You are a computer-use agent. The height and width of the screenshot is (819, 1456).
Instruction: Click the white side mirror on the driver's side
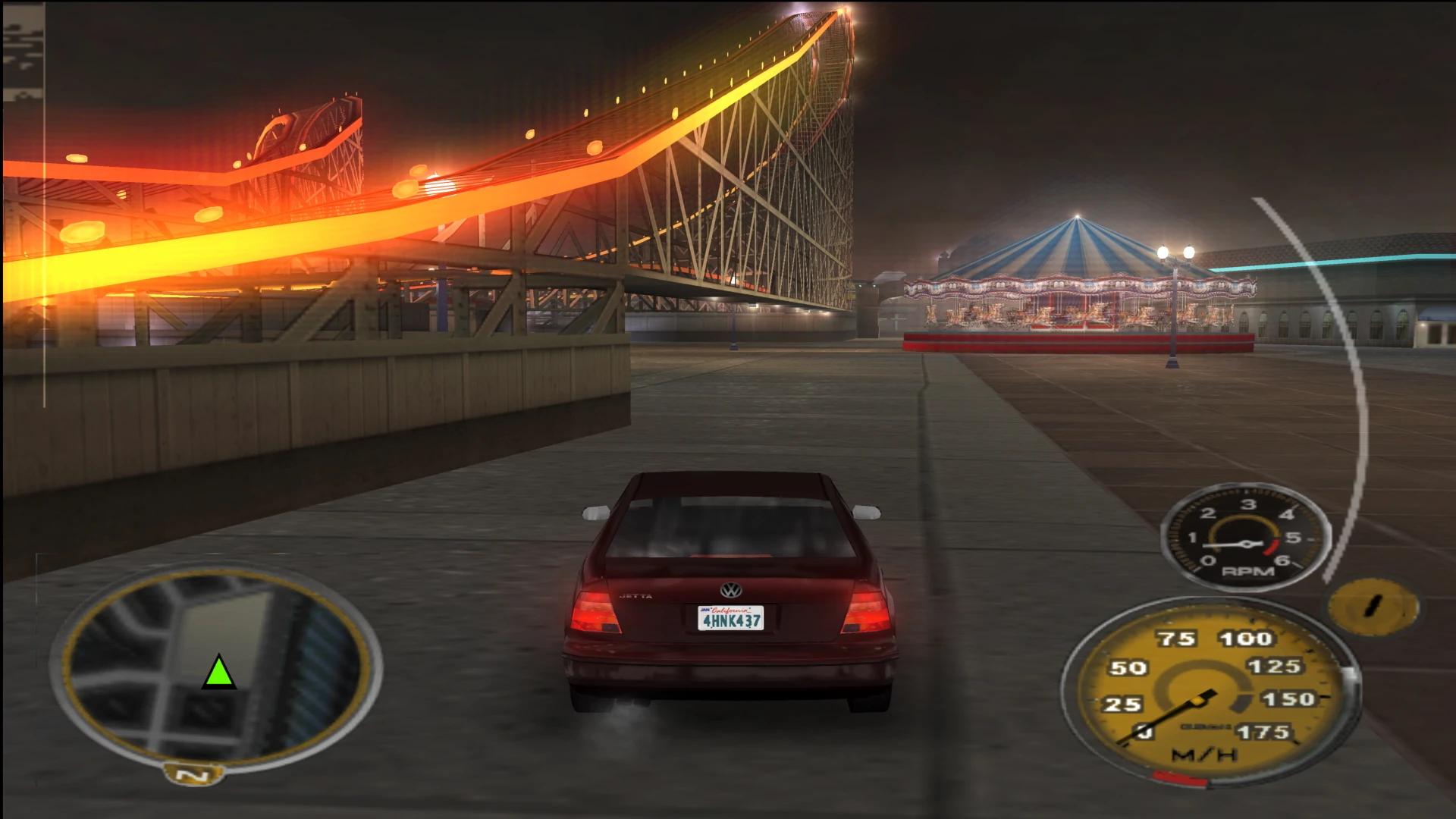597,513
